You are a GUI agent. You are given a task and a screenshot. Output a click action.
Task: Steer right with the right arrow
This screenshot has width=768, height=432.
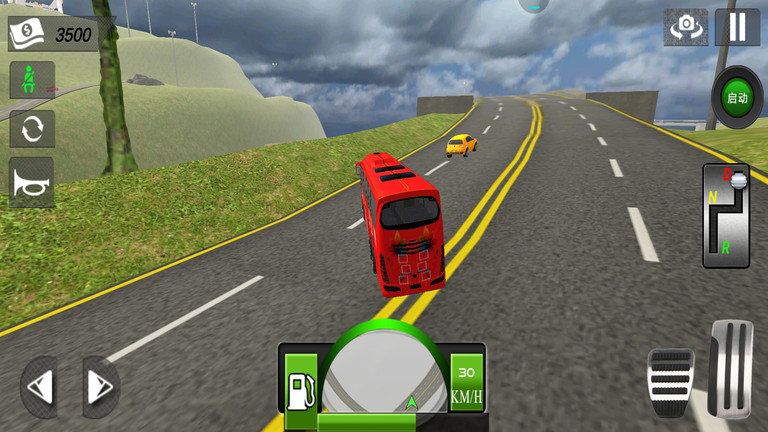99,386
